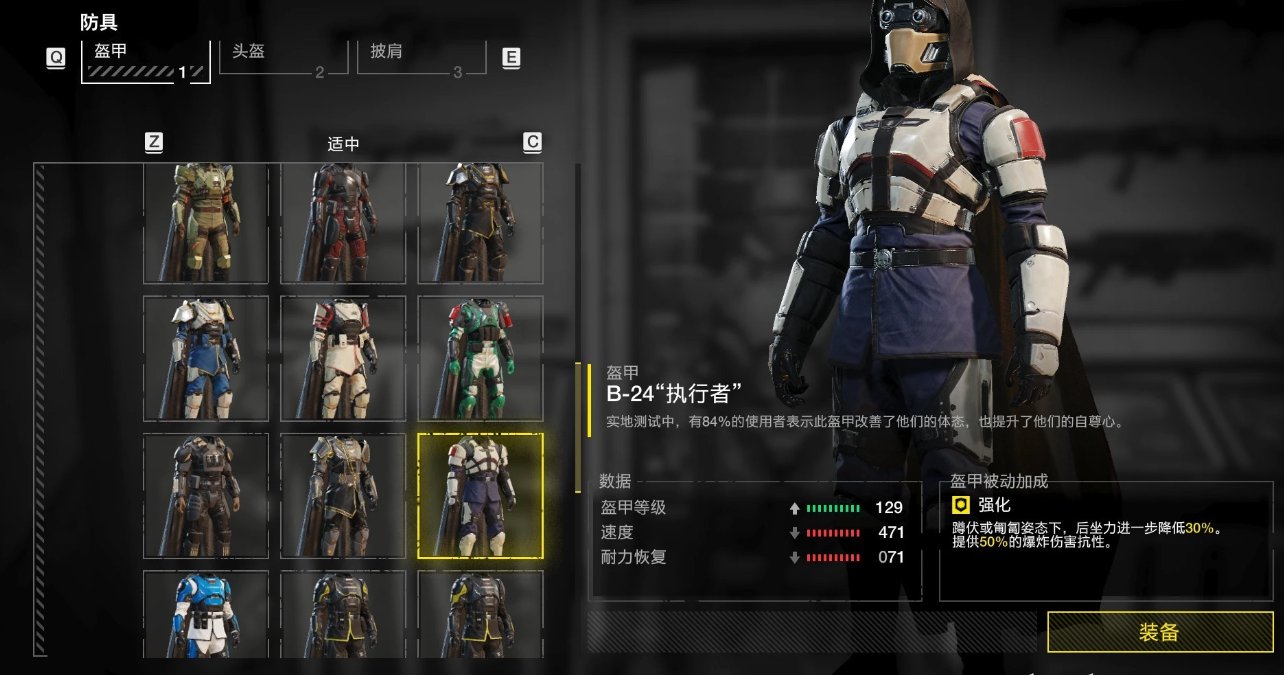Click the yellow 装备 equip button
The height and width of the screenshot is (675, 1284).
1158,632
